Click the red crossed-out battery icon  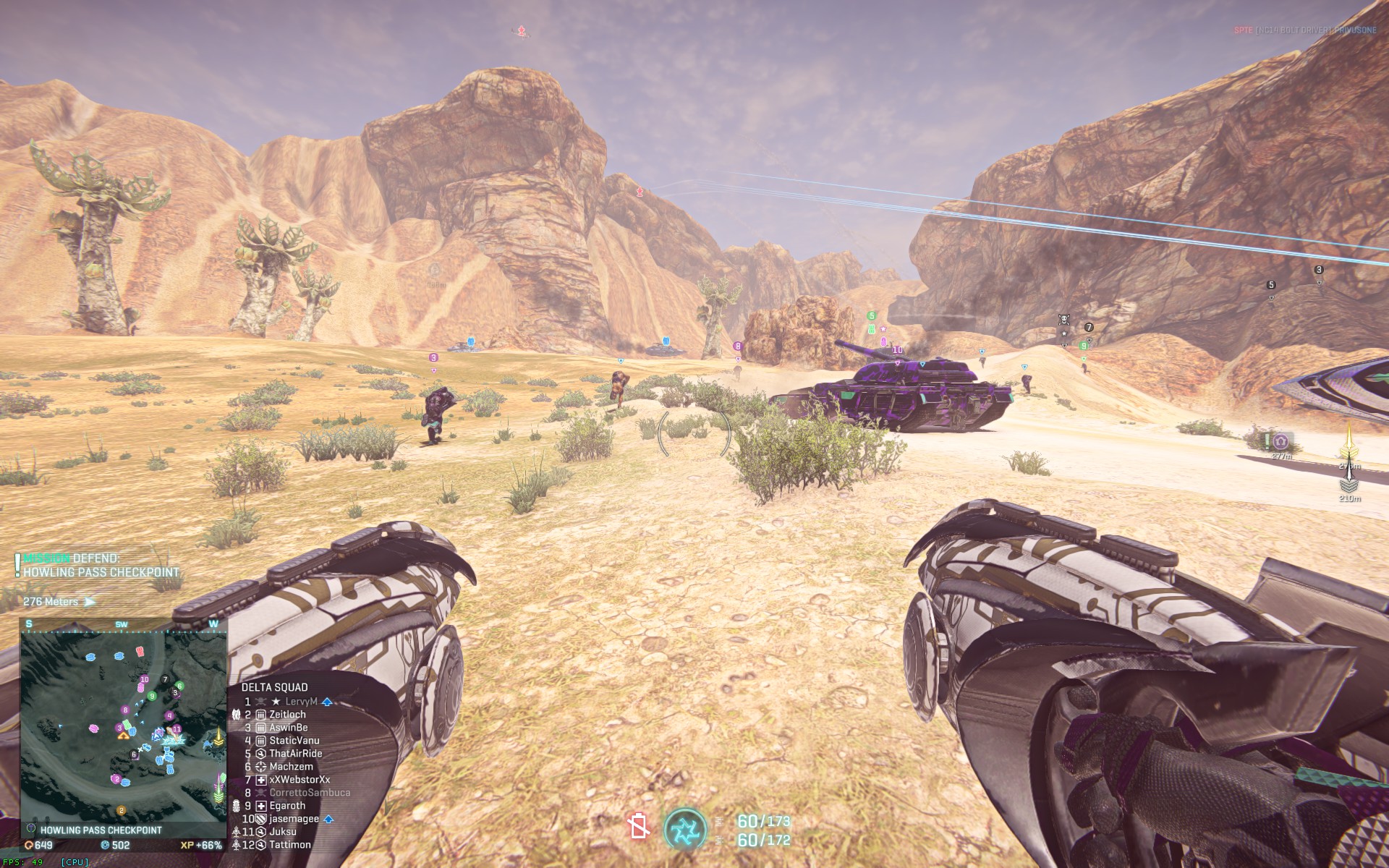pyautogui.click(x=639, y=826)
